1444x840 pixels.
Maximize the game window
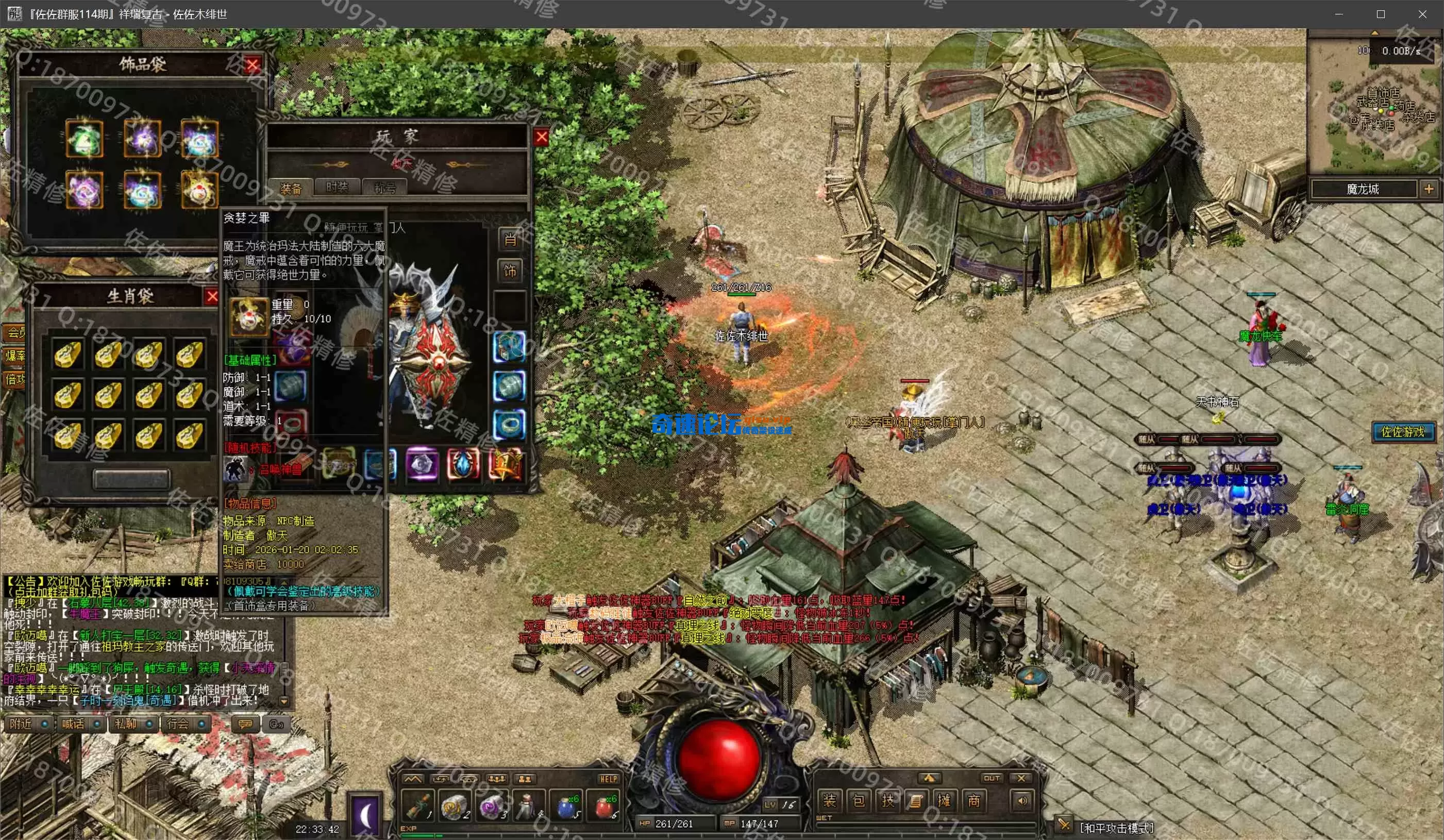[x=1381, y=14]
